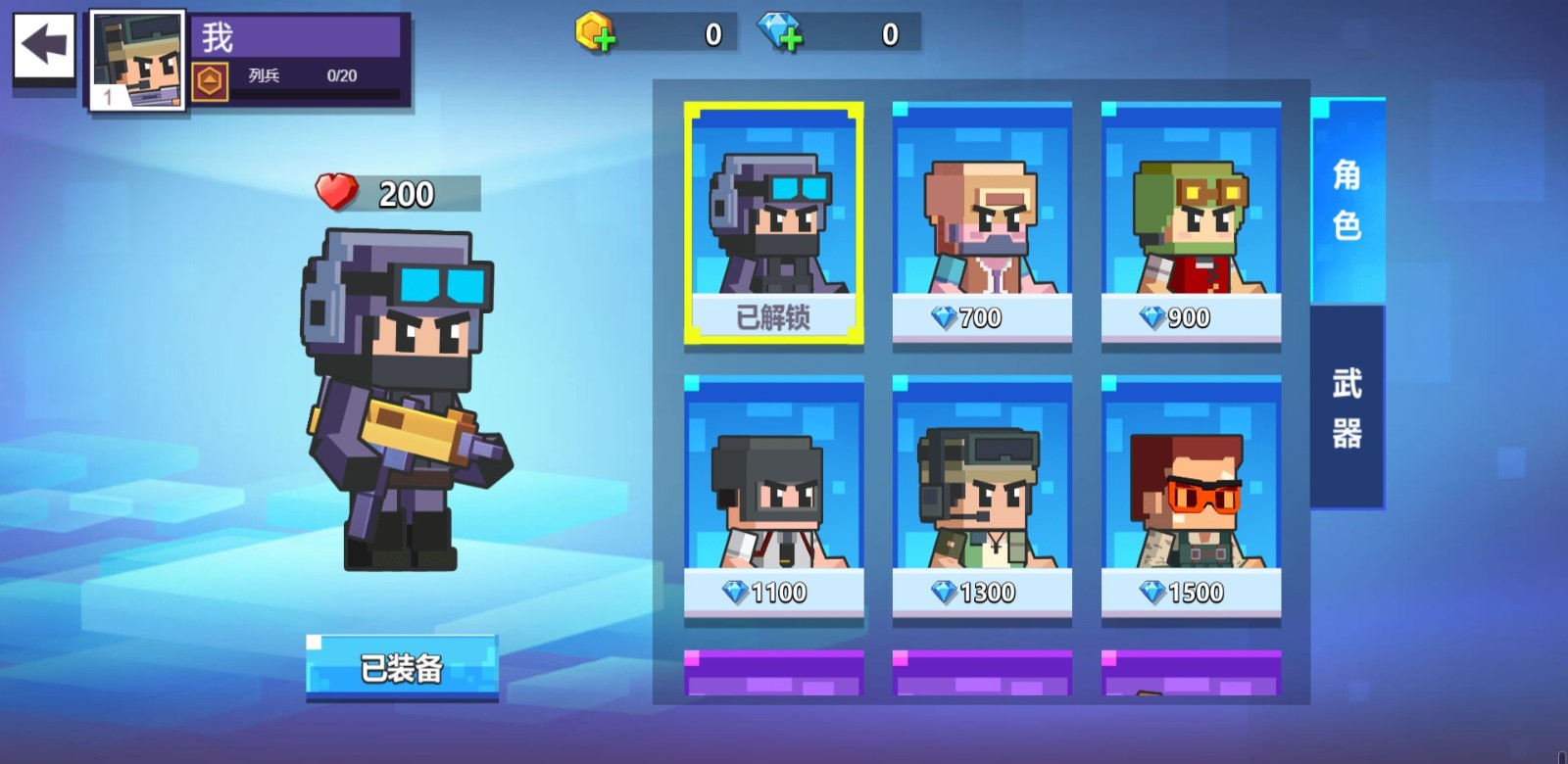Viewport: 1568px width, 764px height.
Task: Select the 1300-diamond headset soldier character
Action: (982, 498)
